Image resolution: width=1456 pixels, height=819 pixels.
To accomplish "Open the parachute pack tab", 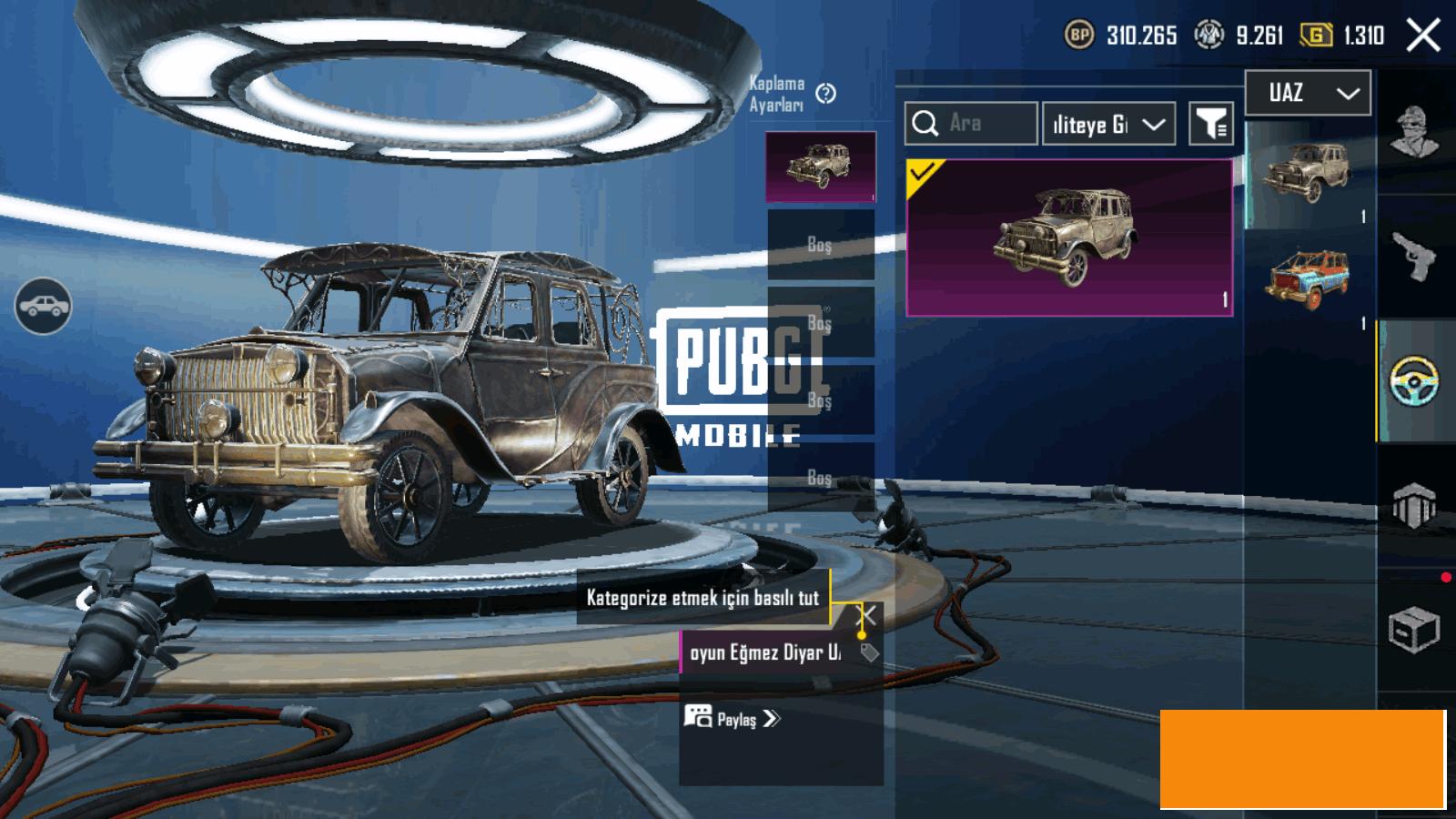I will tap(1415, 505).
